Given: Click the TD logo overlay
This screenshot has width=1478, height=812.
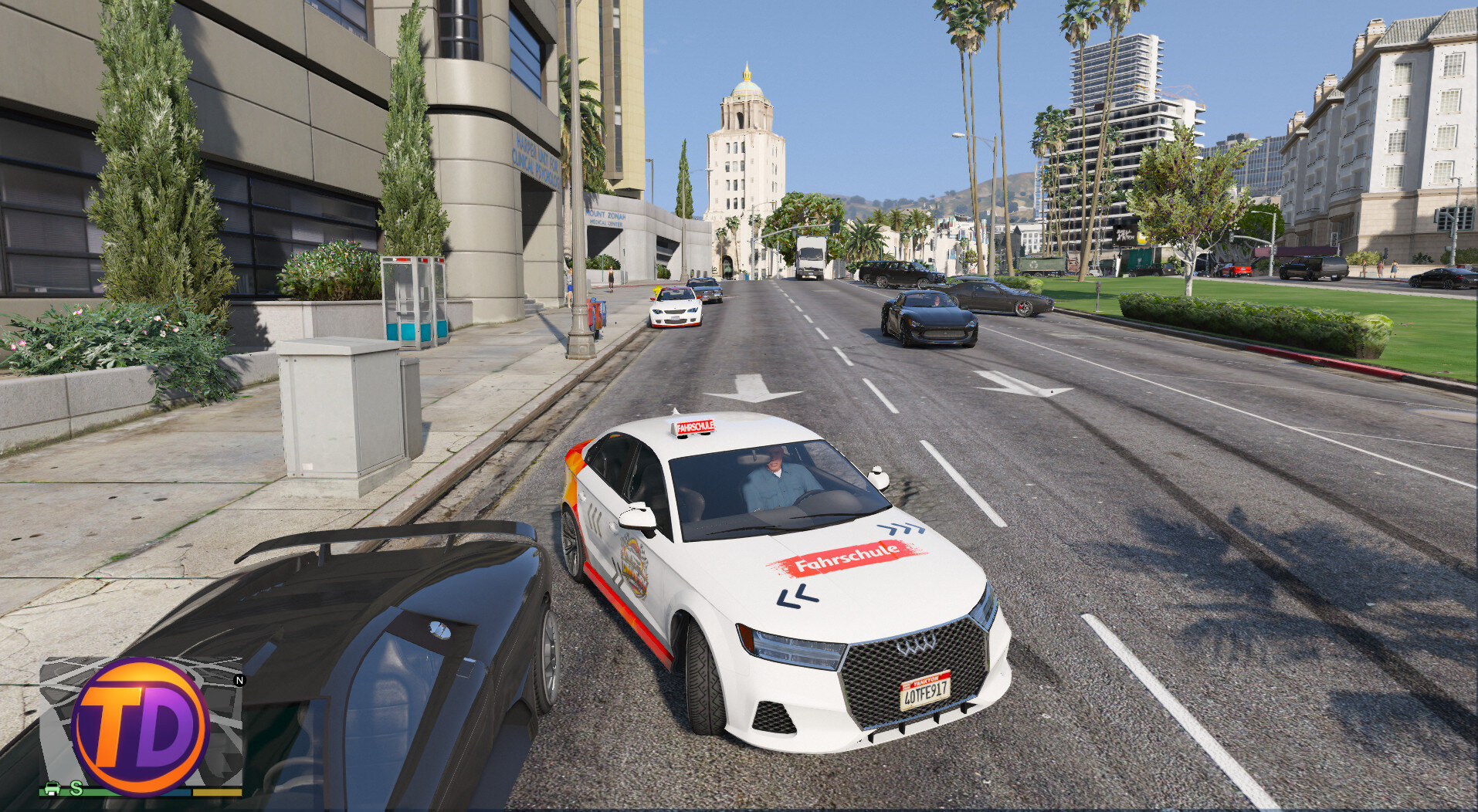Looking at the screenshot, I should [x=140, y=726].
